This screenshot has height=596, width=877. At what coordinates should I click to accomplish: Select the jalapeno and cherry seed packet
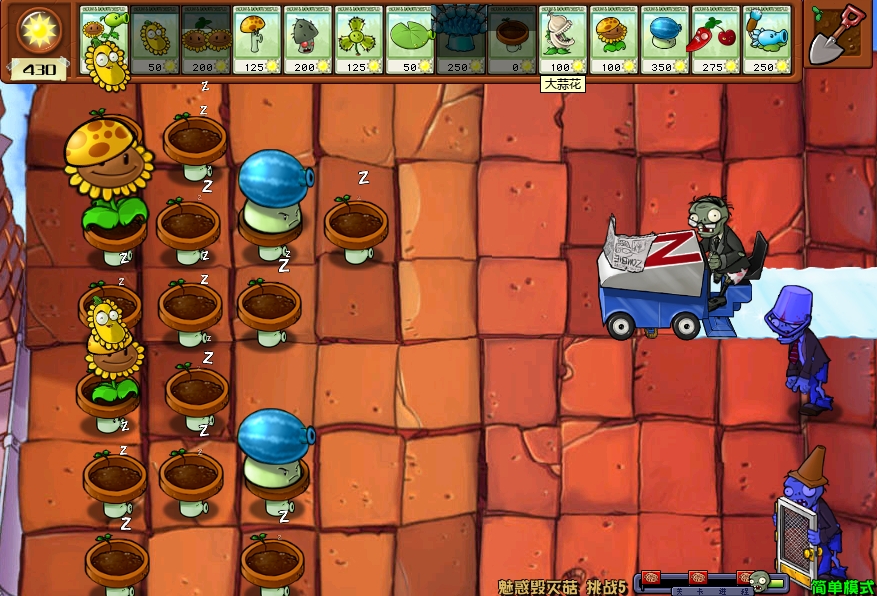click(716, 40)
